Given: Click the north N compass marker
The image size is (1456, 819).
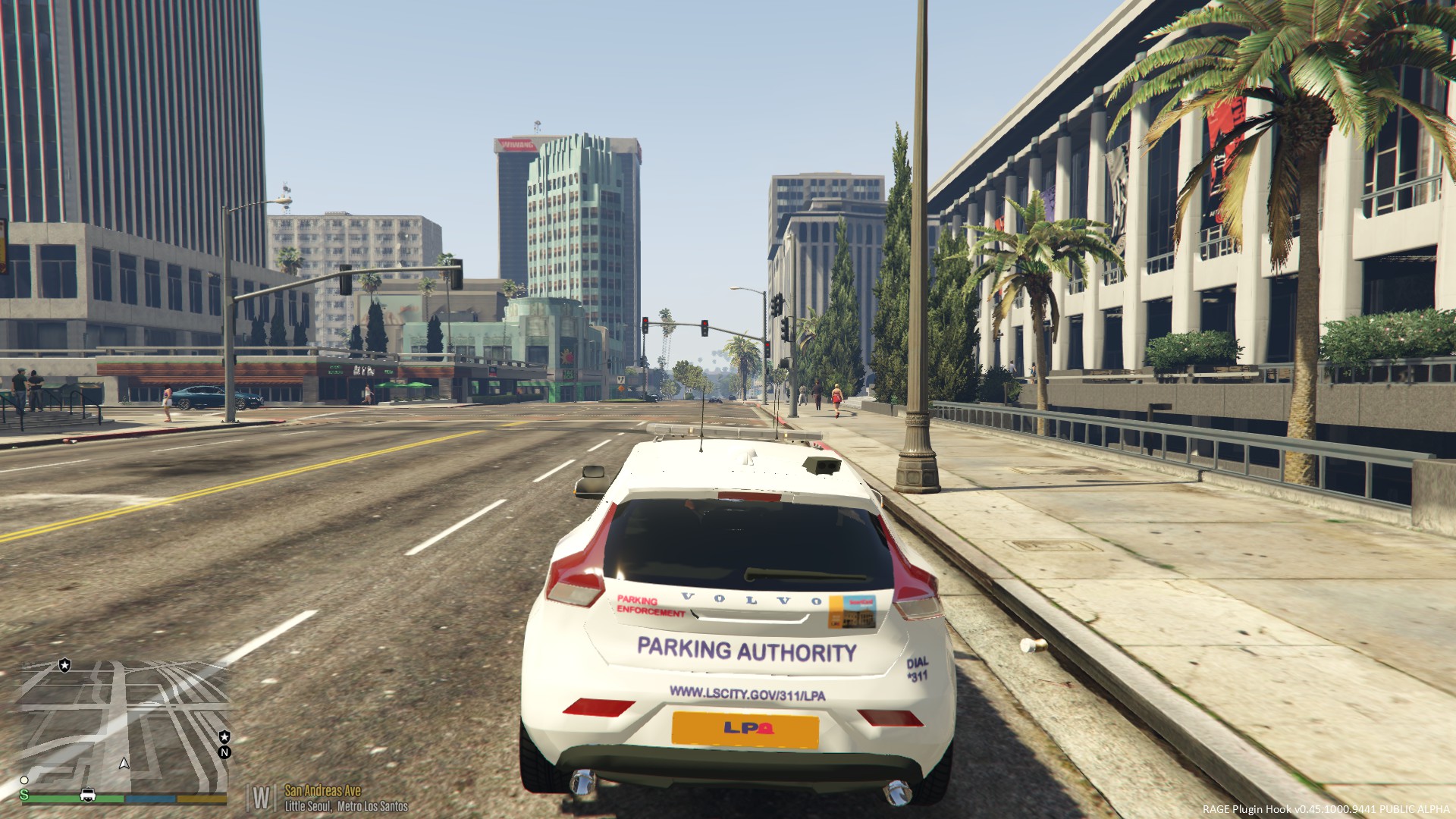Looking at the screenshot, I should (224, 752).
